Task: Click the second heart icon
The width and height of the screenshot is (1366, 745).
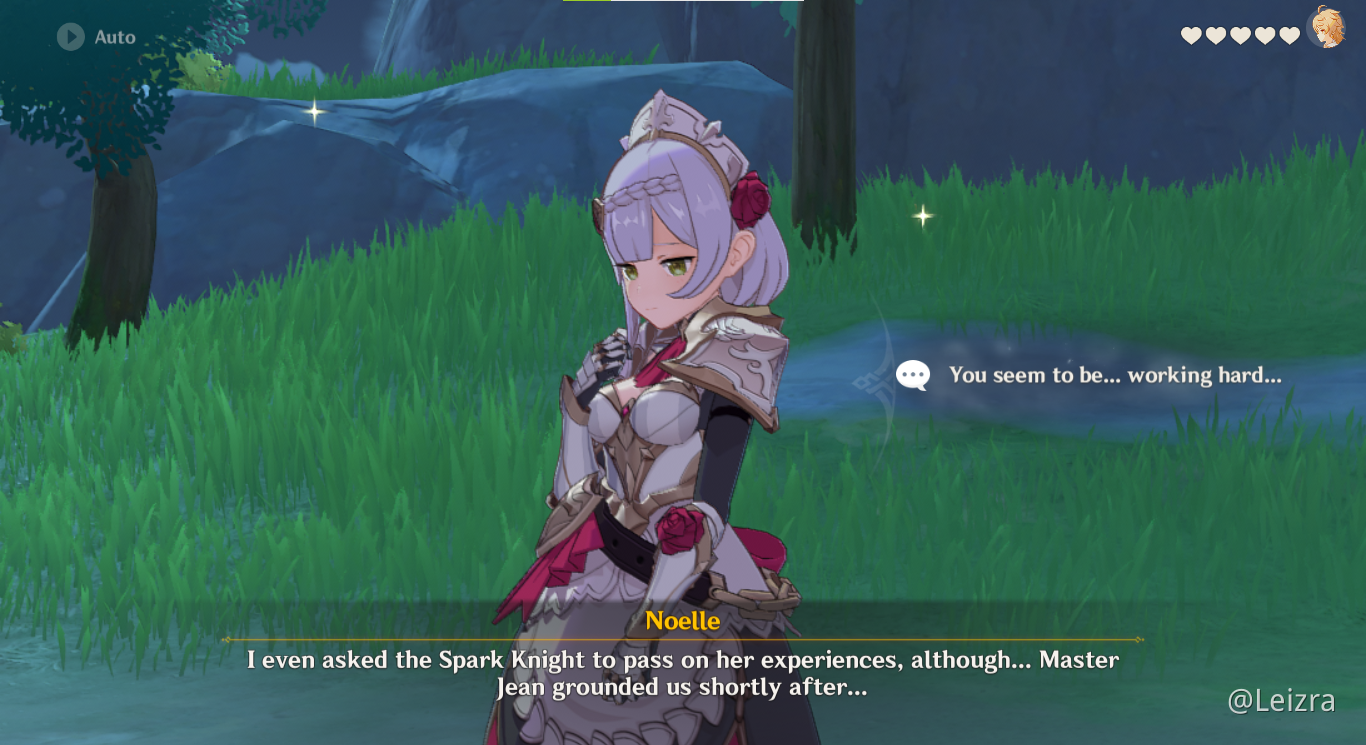Action: (x=1215, y=34)
